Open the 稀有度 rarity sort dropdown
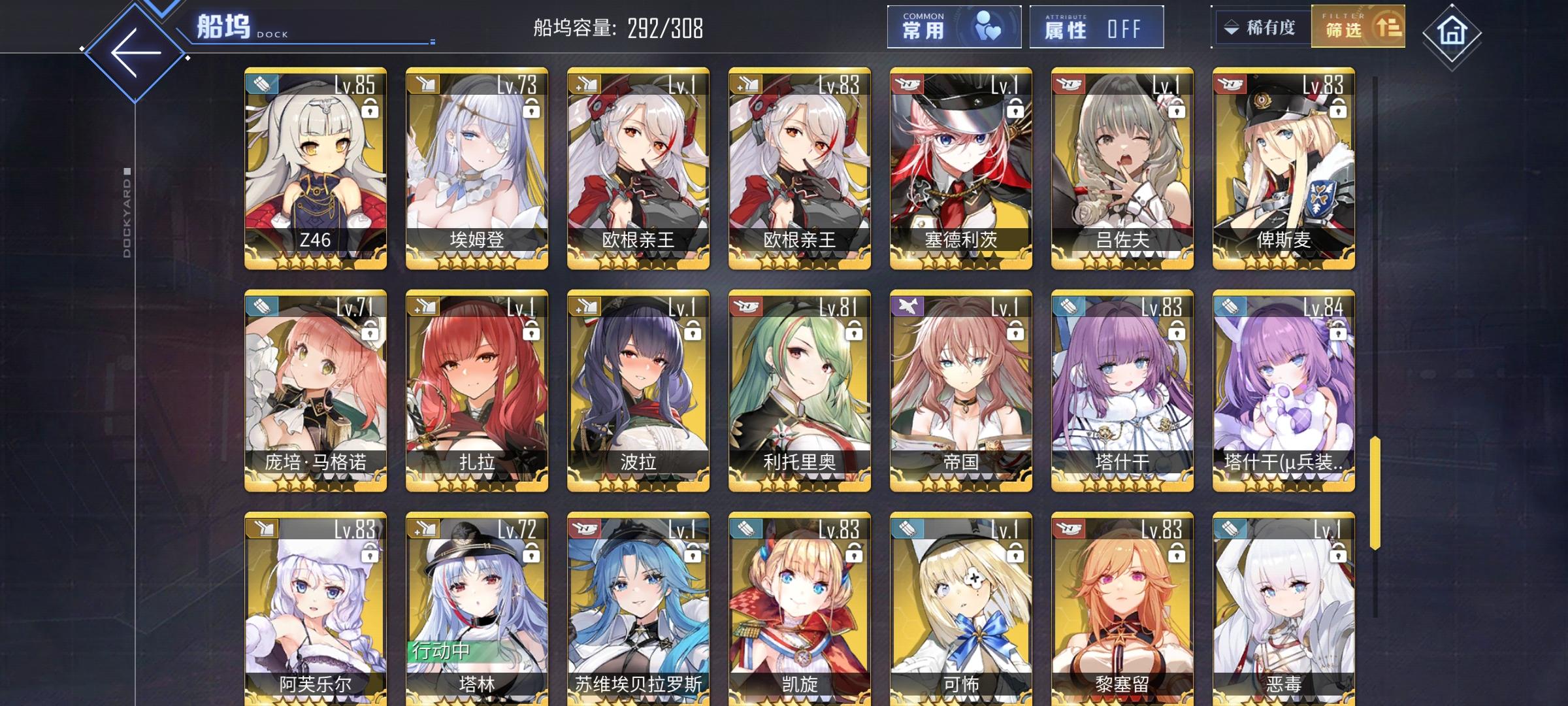Screen dimensions: 1568x706 click(x=1262, y=26)
